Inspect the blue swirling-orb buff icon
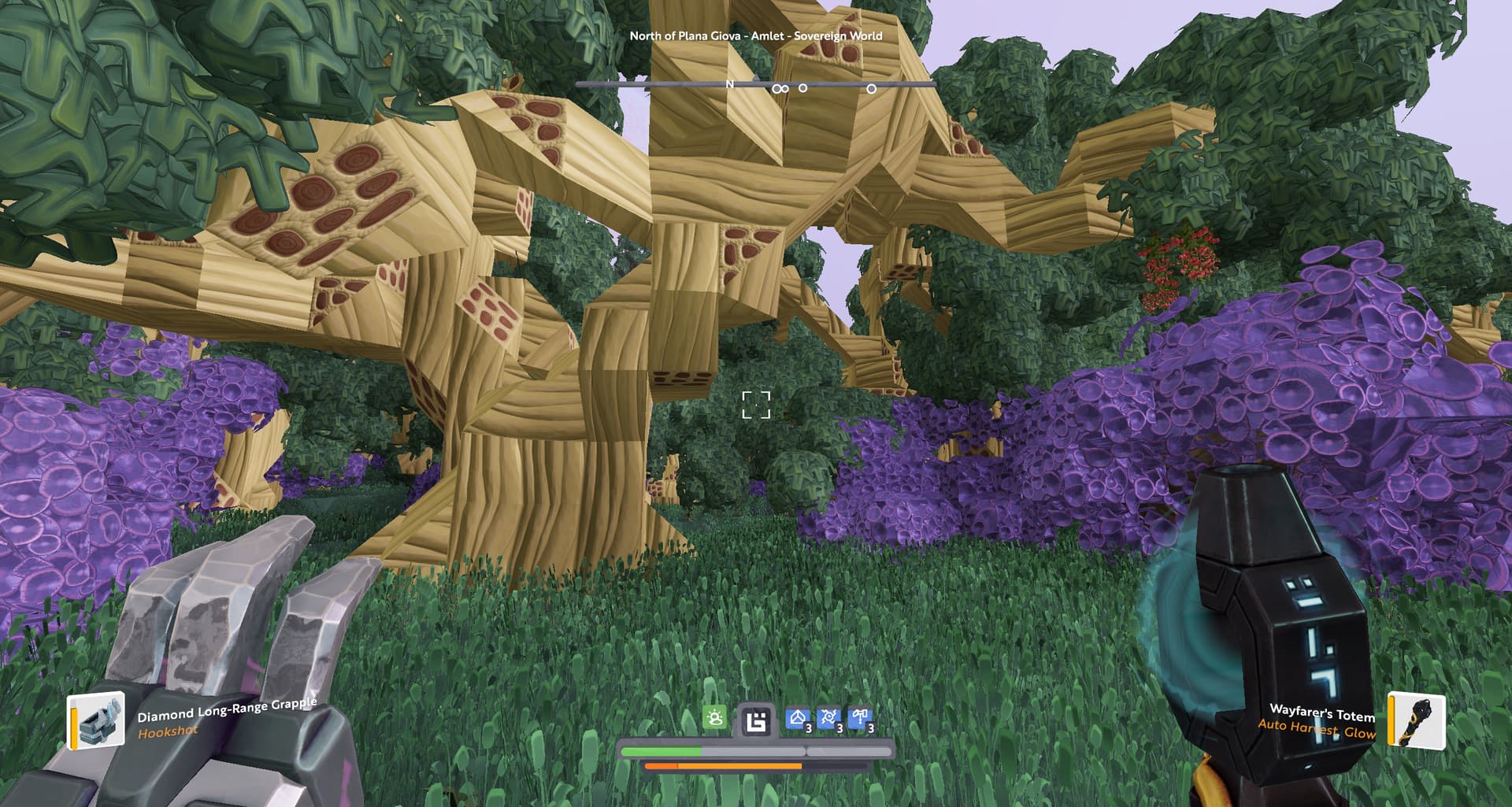 [x=828, y=719]
